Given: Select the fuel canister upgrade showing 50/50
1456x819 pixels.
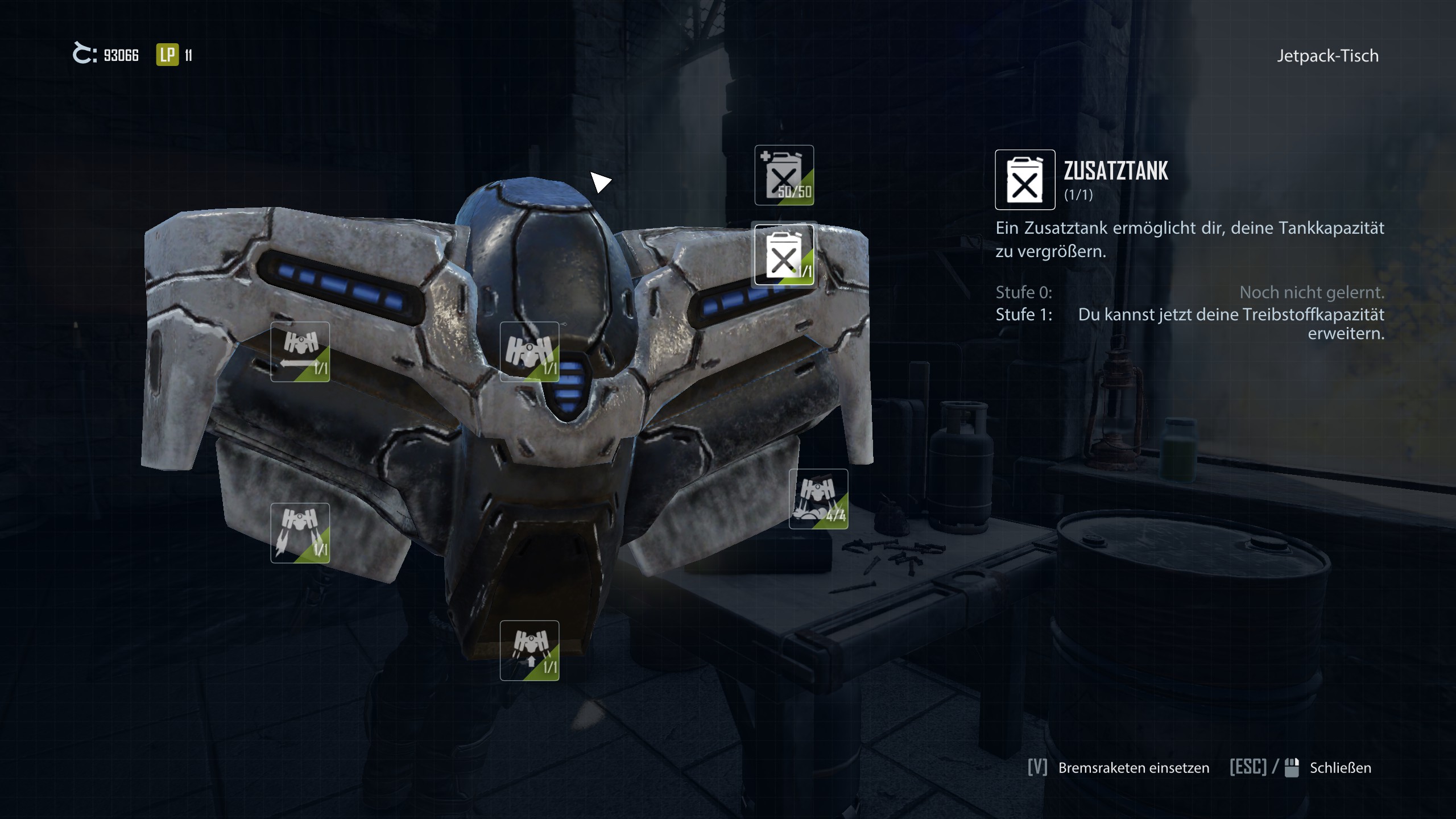Looking at the screenshot, I should (784, 175).
